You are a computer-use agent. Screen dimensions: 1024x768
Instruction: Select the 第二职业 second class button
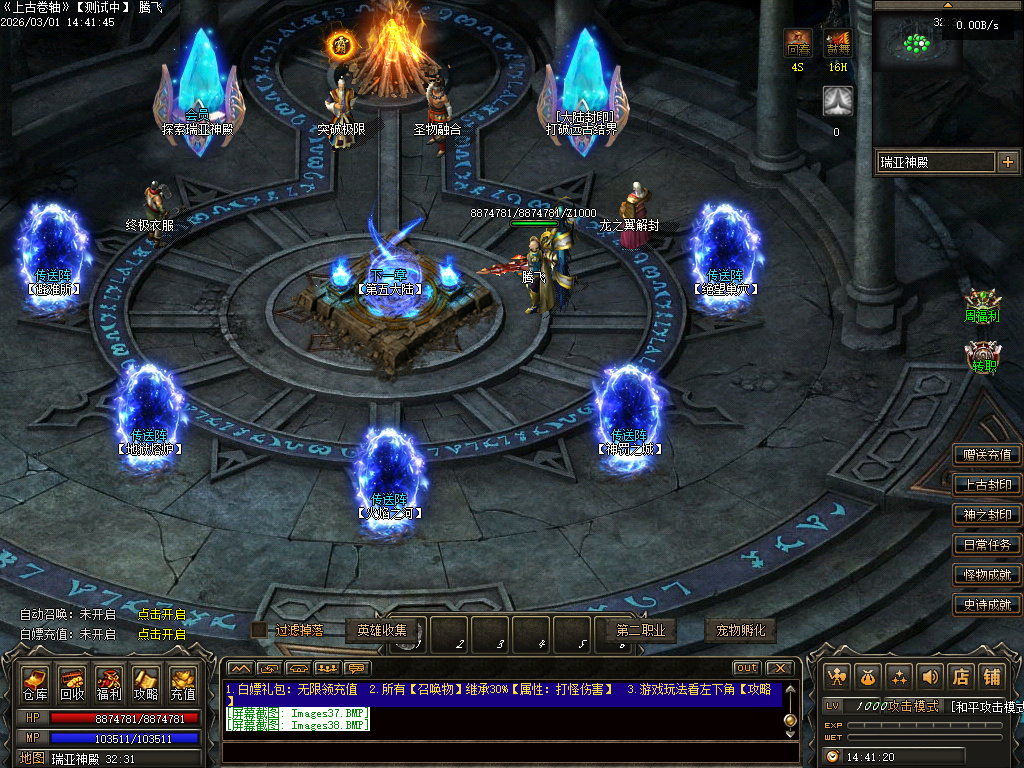[641, 631]
